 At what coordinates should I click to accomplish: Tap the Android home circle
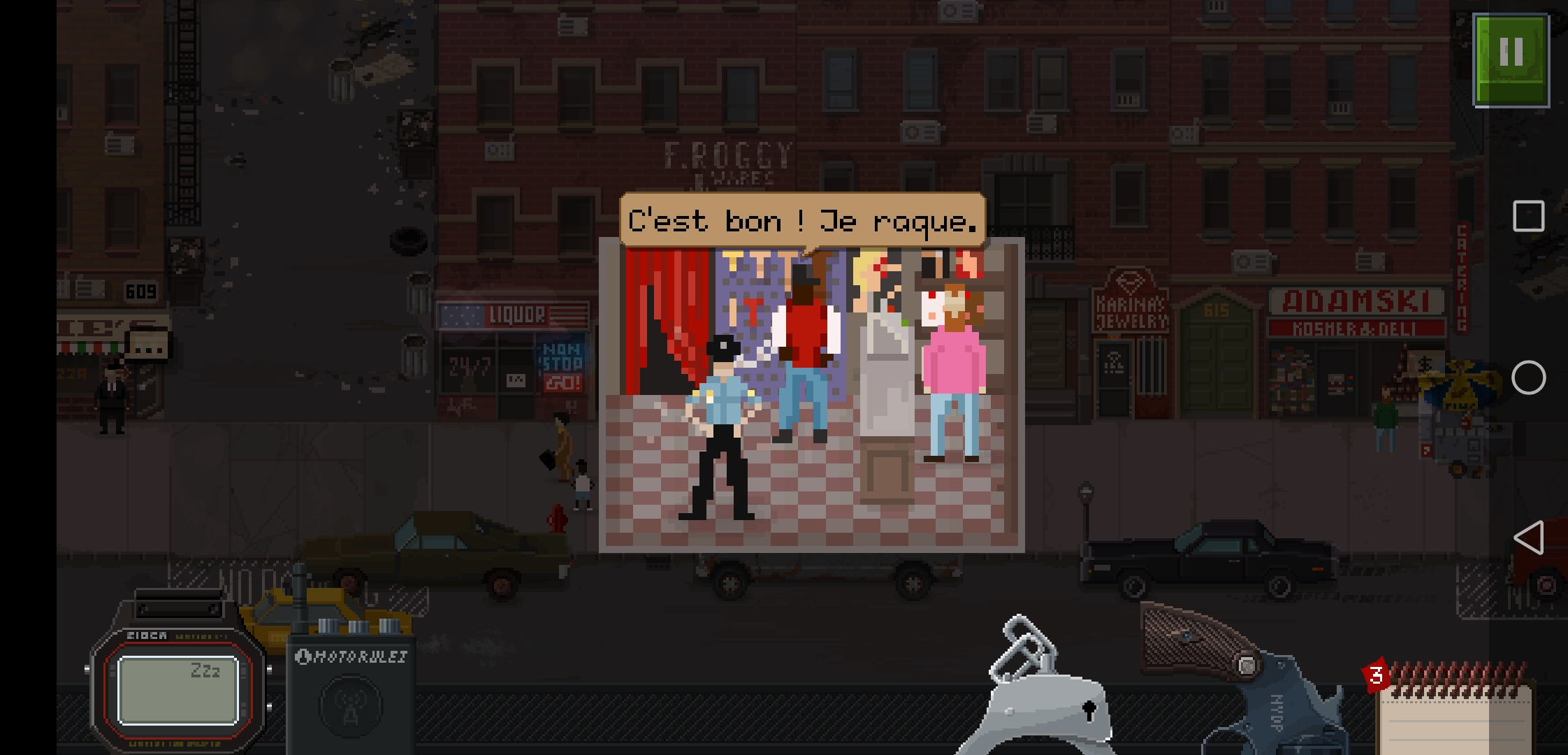tap(1528, 378)
